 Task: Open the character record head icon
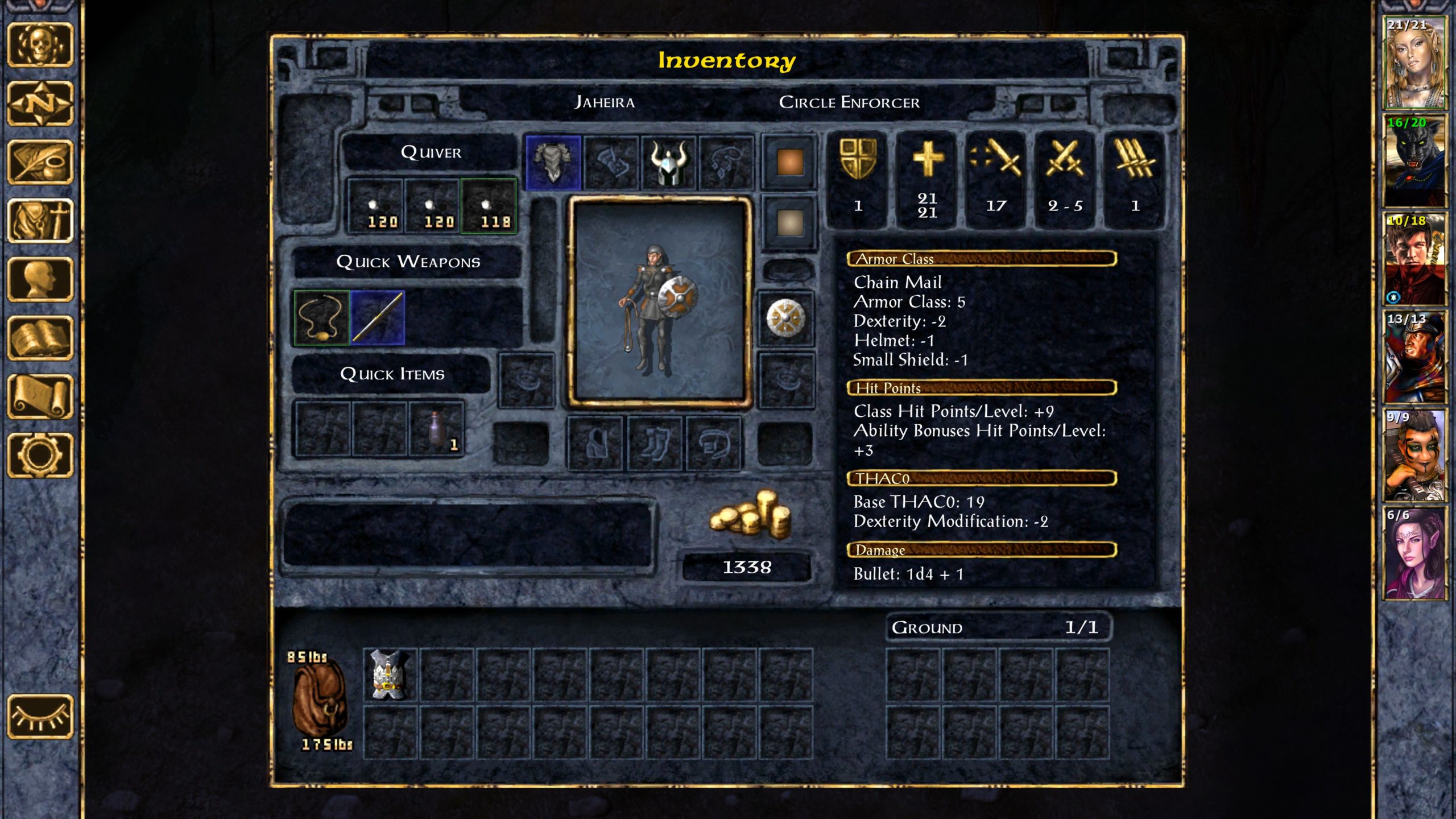click(x=40, y=279)
